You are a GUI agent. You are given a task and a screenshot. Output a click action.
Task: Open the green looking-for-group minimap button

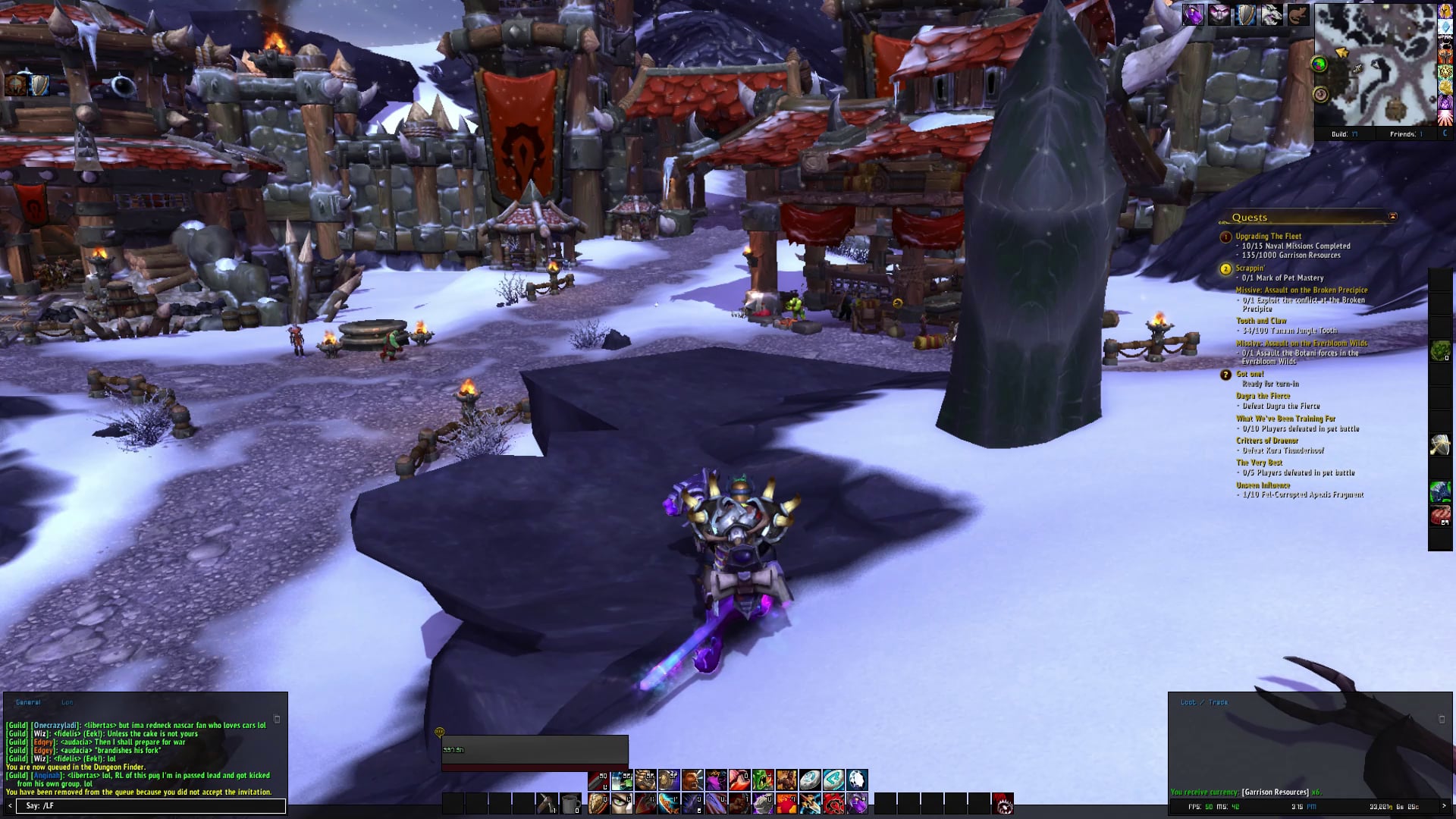pos(1319,64)
